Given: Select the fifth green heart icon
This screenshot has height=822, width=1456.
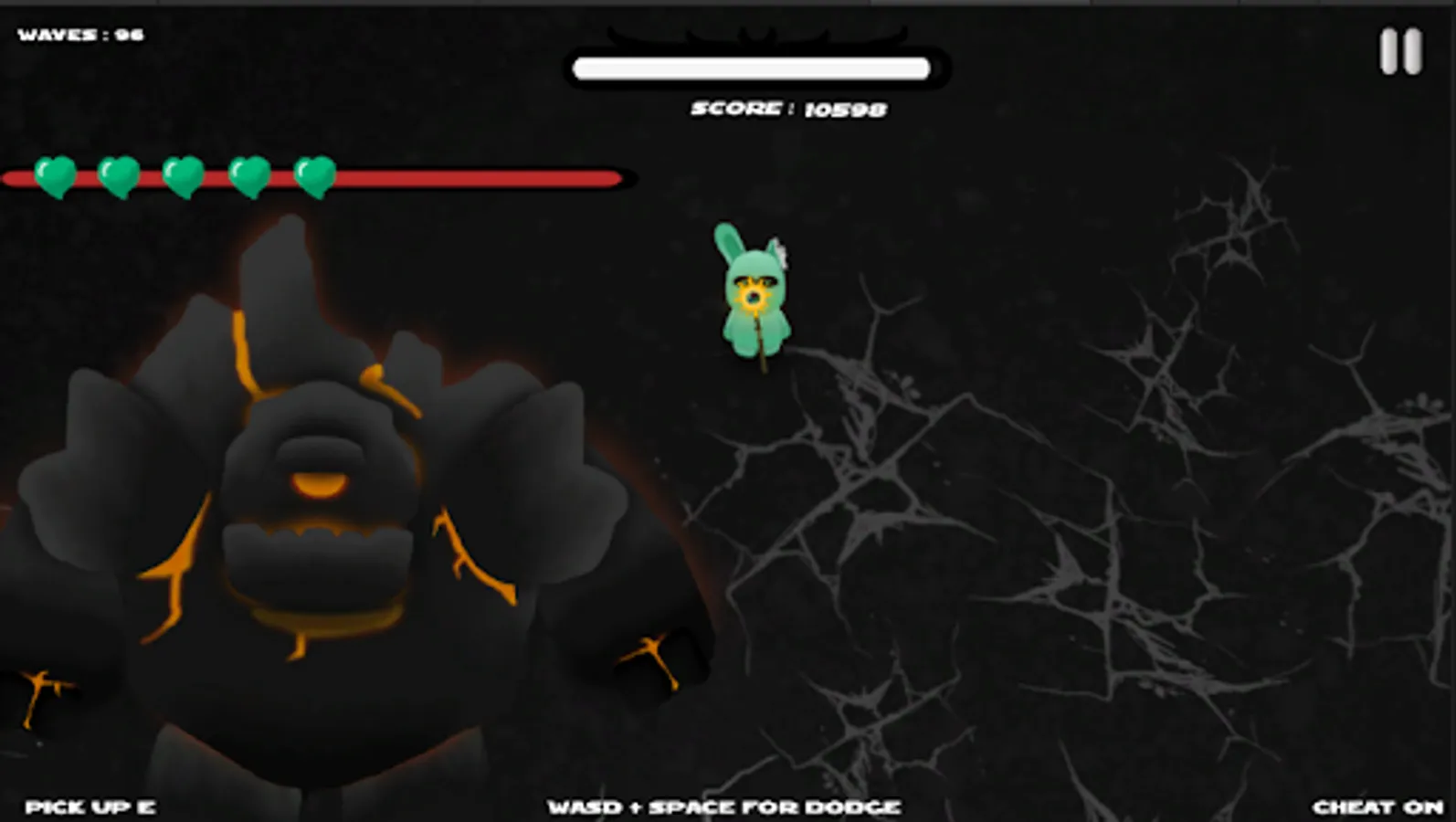Looking at the screenshot, I should pyautogui.click(x=313, y=175).
